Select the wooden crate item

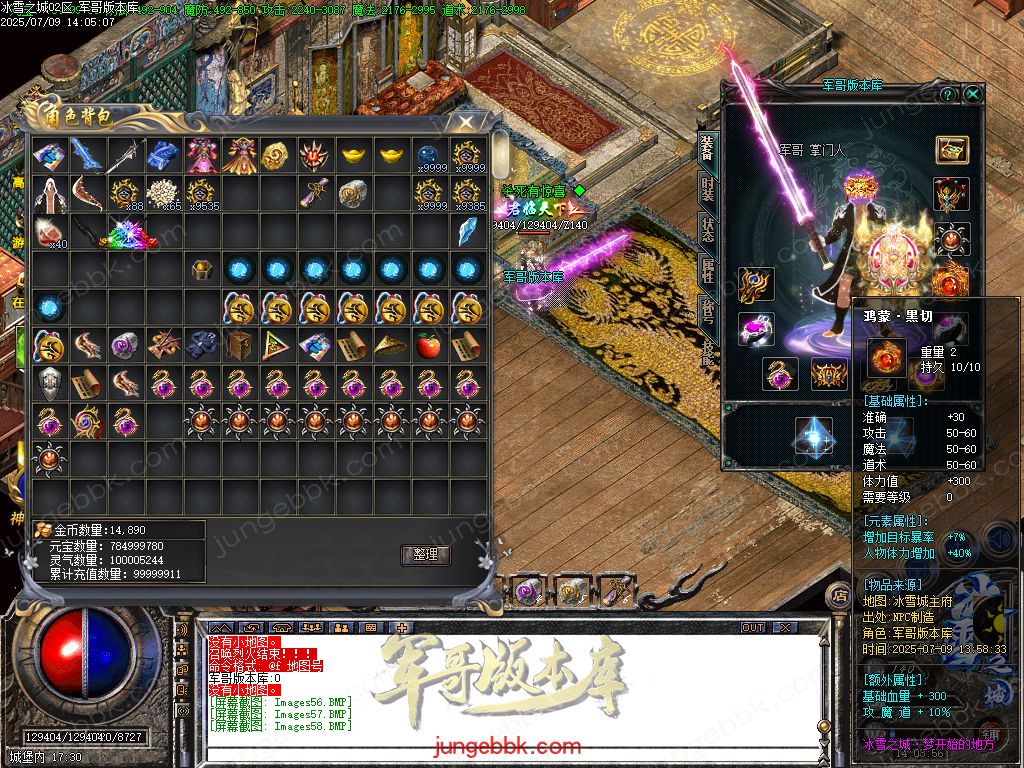[238, 346]
